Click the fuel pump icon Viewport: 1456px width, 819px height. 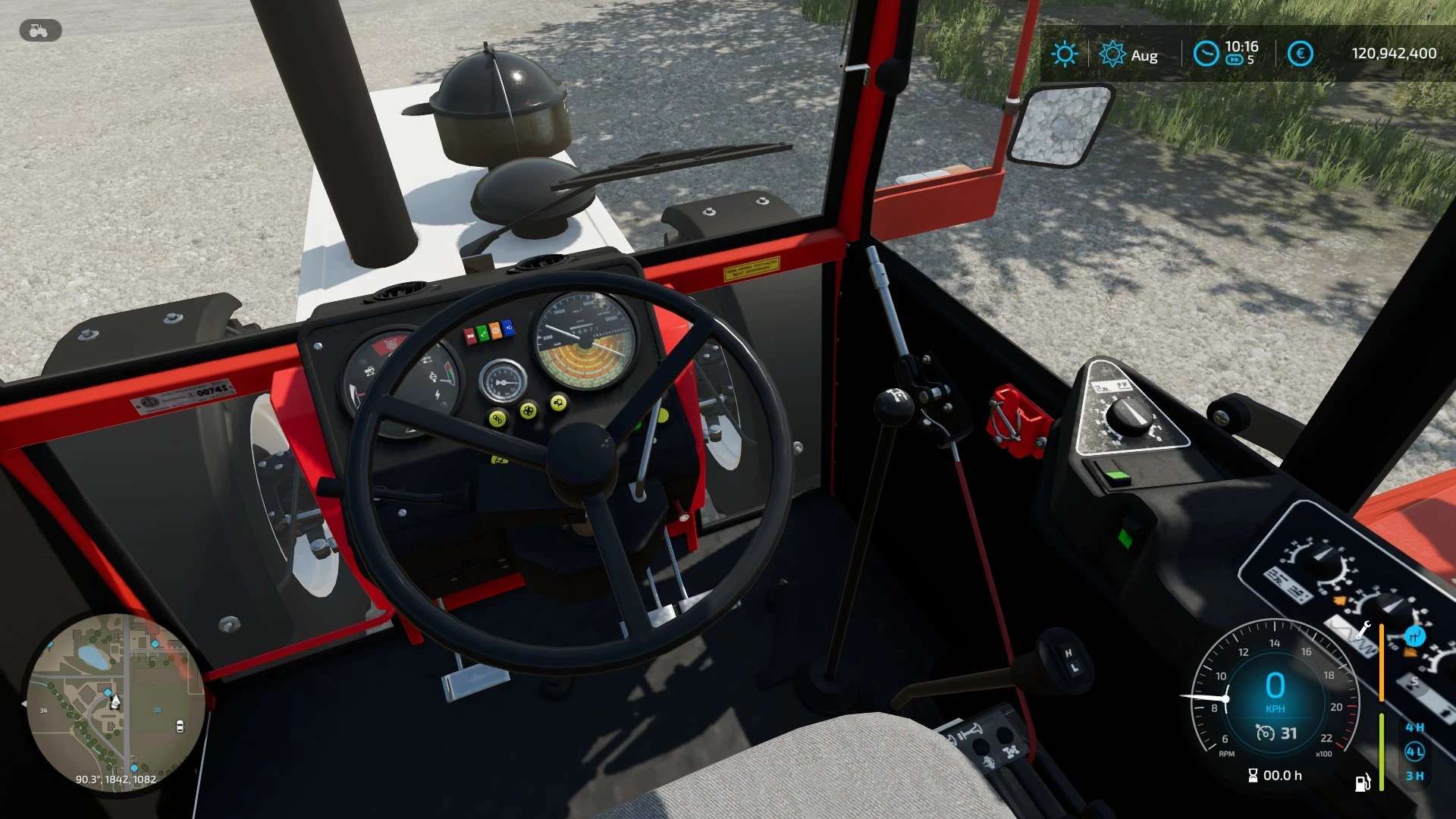click(1363, 782)
